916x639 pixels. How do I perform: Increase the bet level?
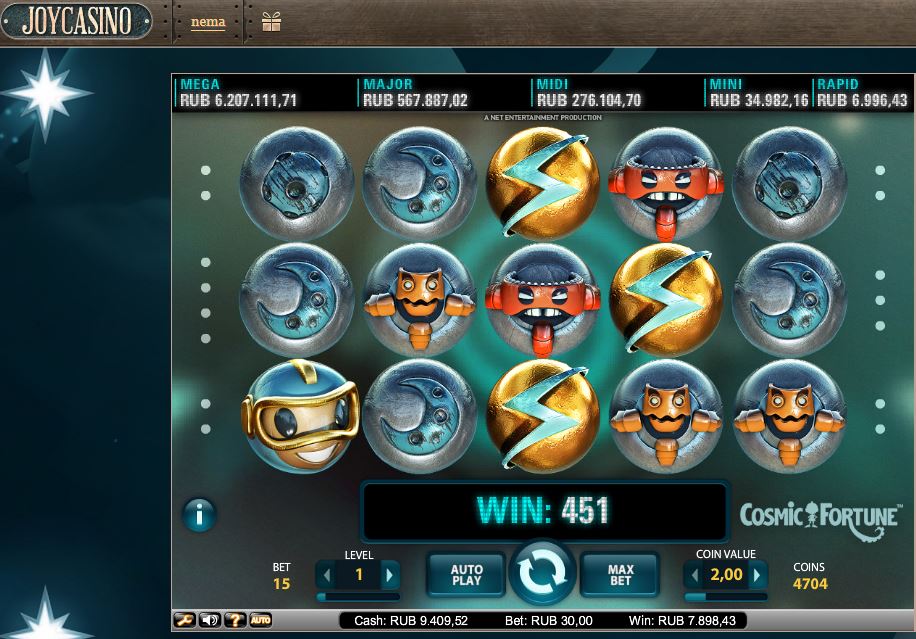click(390, 575)
